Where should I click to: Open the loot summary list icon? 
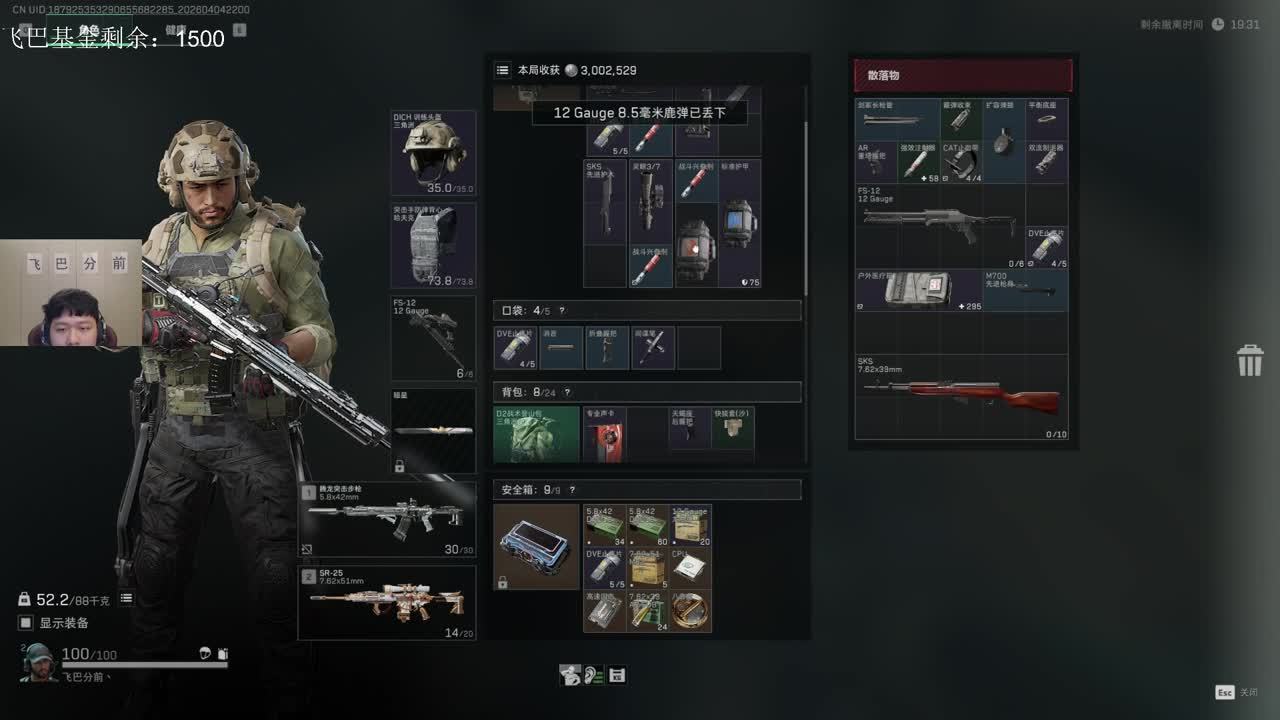(x=503, y=70)
